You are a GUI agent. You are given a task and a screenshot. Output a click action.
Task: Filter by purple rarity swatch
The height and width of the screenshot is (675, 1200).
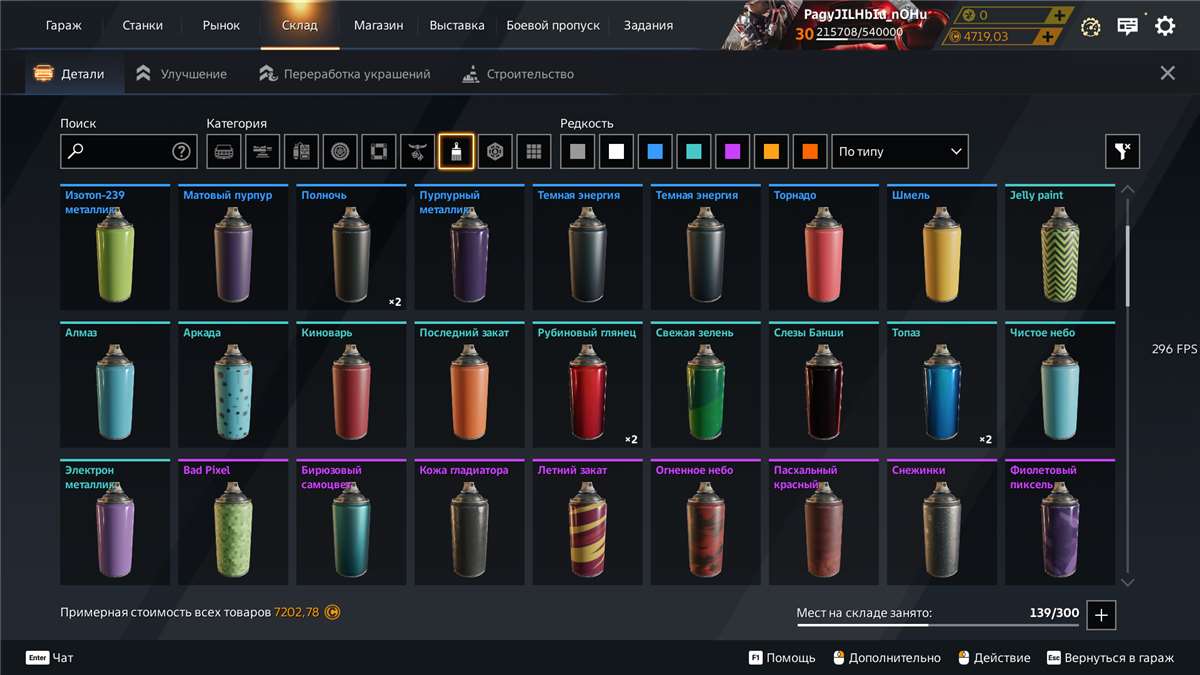click(733, 152)
